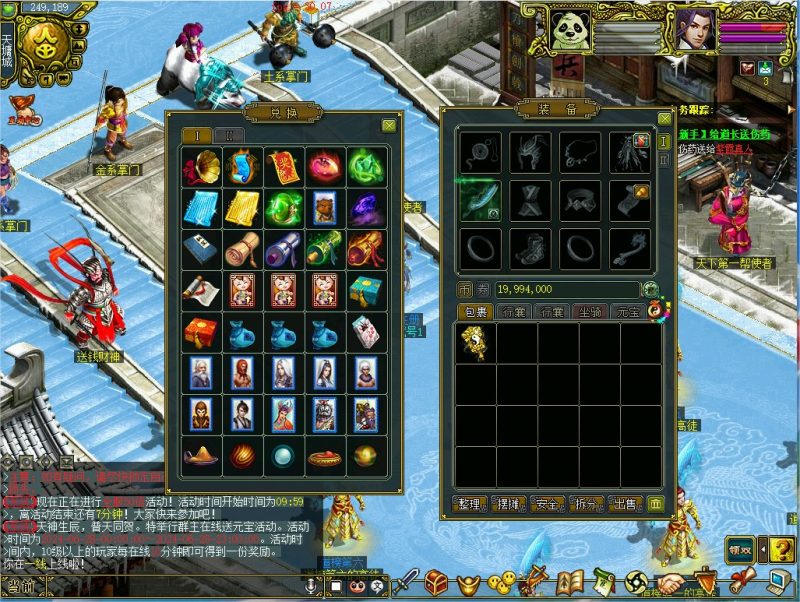Screen dimensions: 800x602
Task: Close the 装备 equipment window
Action: pyautogui.click(x=664, y=118)
